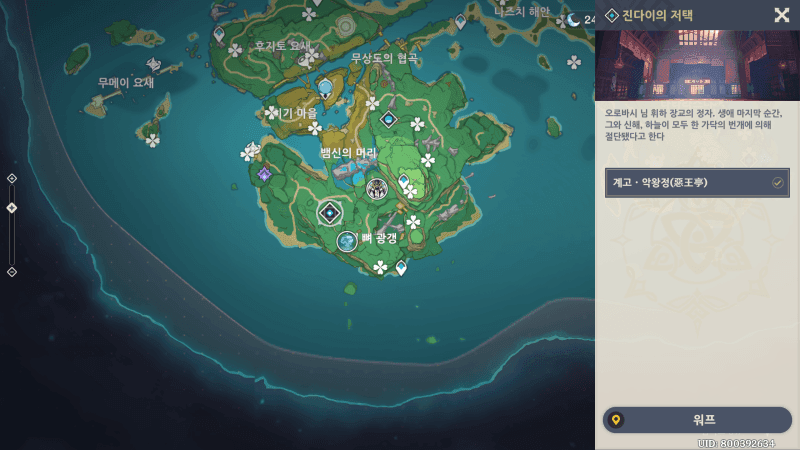Select the 계고 · 악왕정 domain entry
800x450 pixels.
click(697, 183)
